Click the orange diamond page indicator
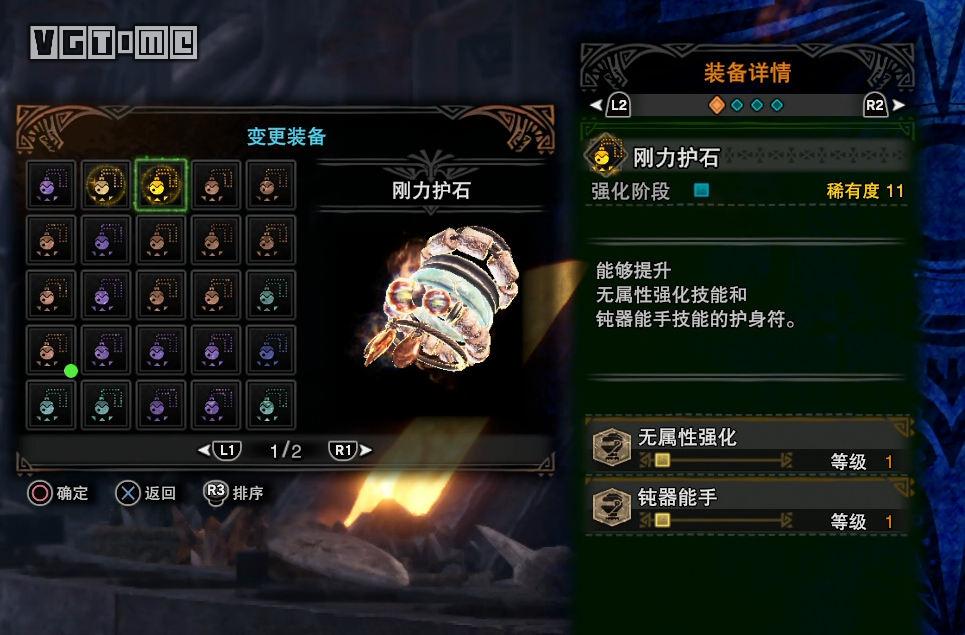The height and width of the screenshot is (635, 965). coord(716,105)
